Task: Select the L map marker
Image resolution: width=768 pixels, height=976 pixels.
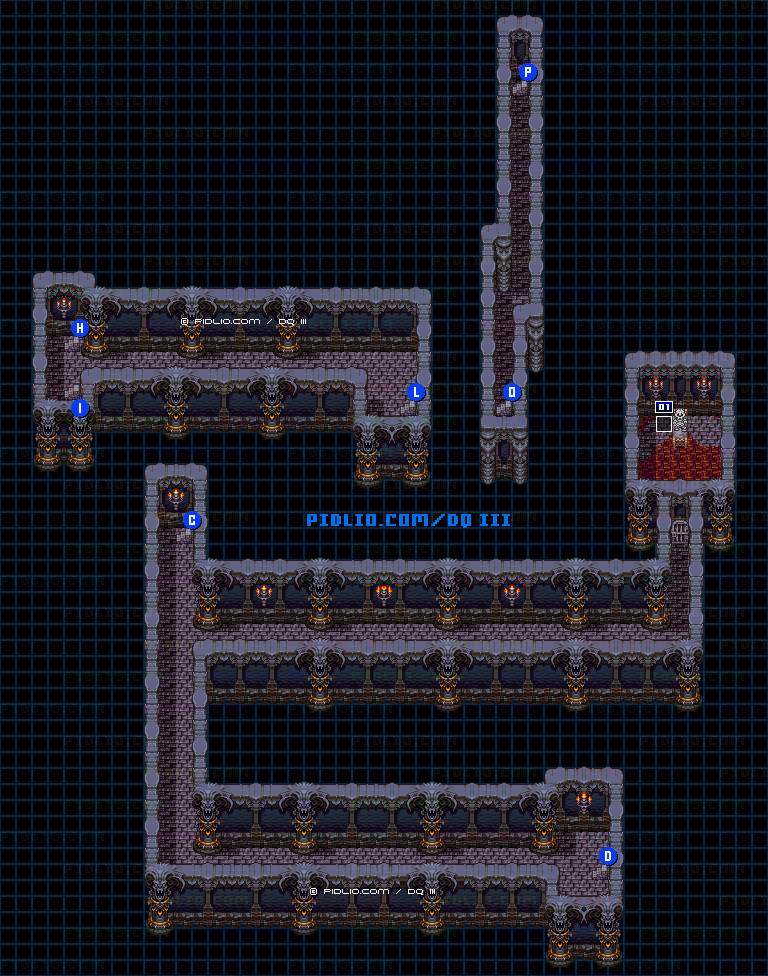Action: pos(416,392)
